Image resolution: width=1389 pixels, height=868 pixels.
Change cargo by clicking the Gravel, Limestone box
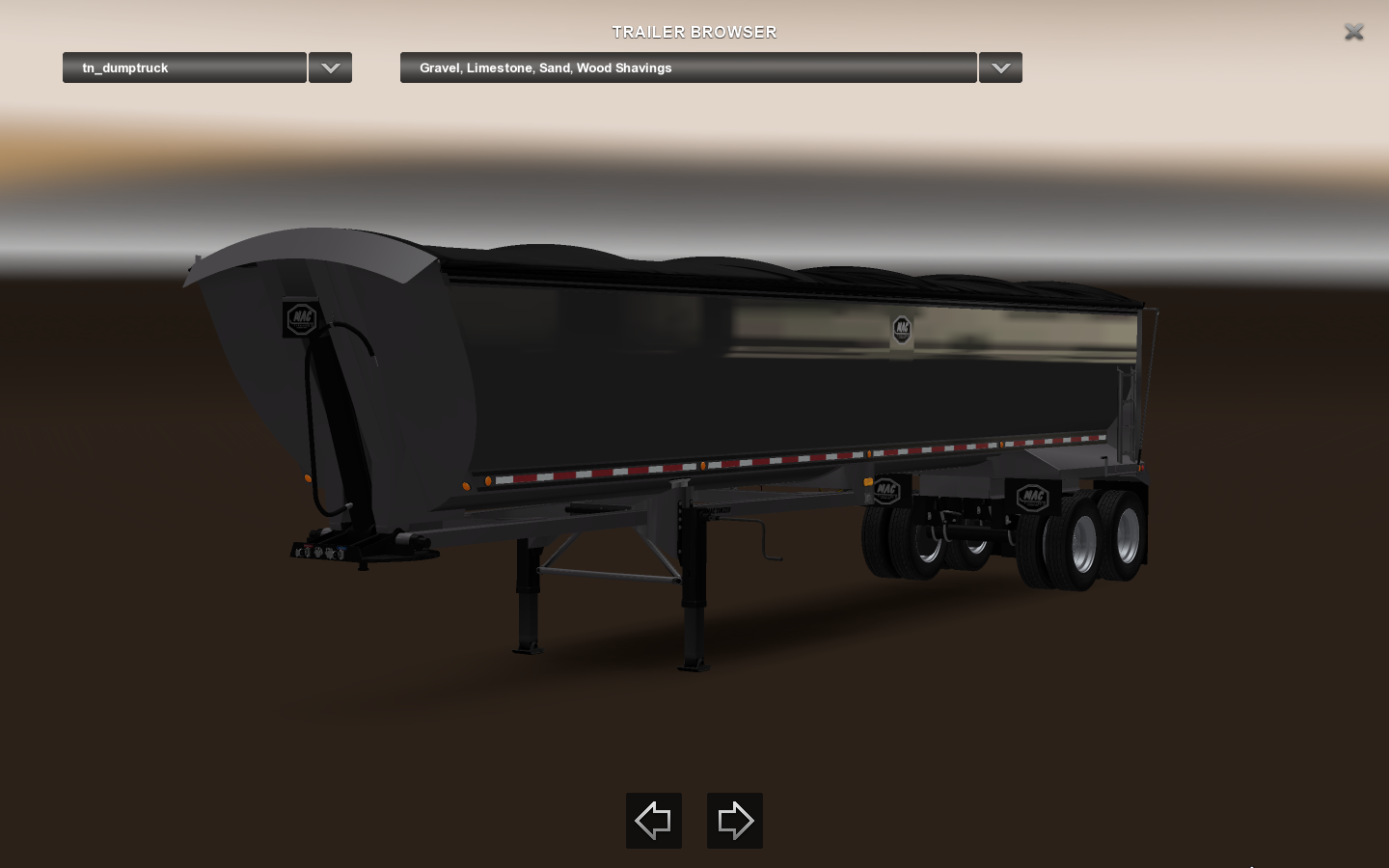click(x=688, y=68)
